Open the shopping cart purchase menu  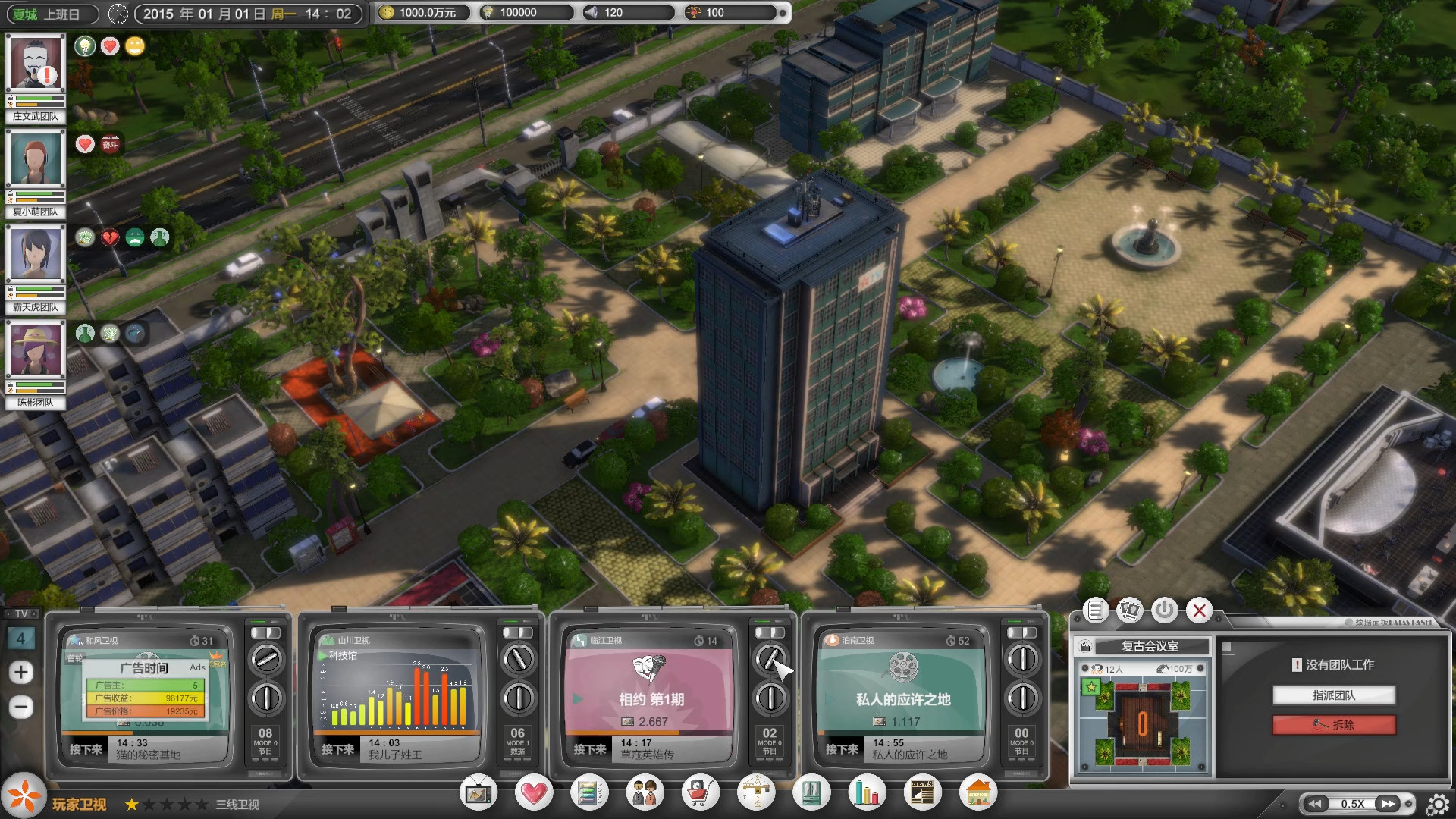point(698,792)
